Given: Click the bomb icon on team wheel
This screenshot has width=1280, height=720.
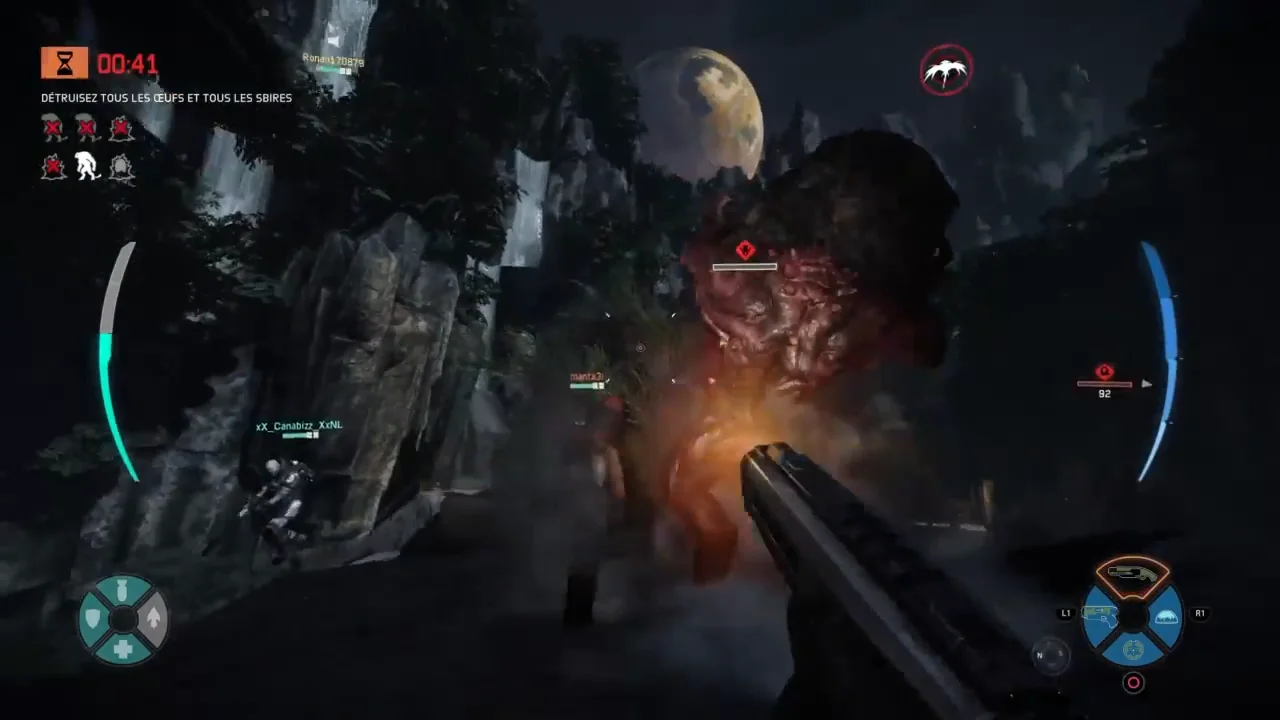Looking at the screenshot, I should coord(122,590).
